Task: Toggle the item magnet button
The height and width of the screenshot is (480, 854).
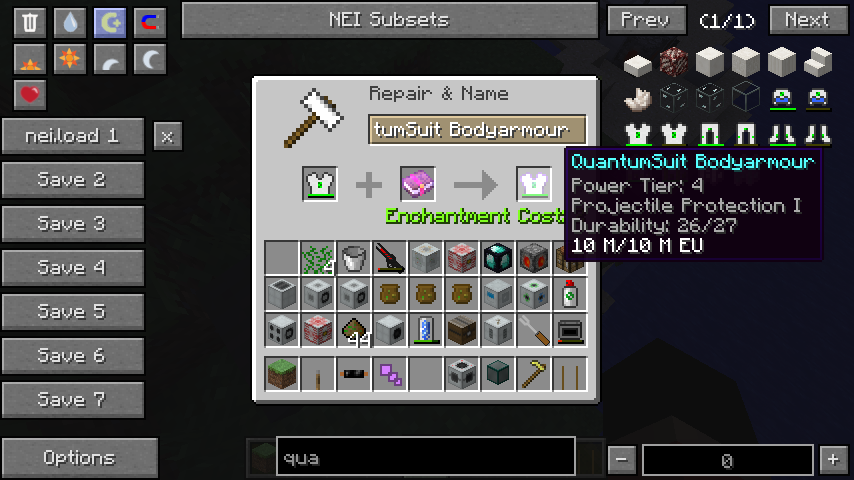Action: [149, 22]
